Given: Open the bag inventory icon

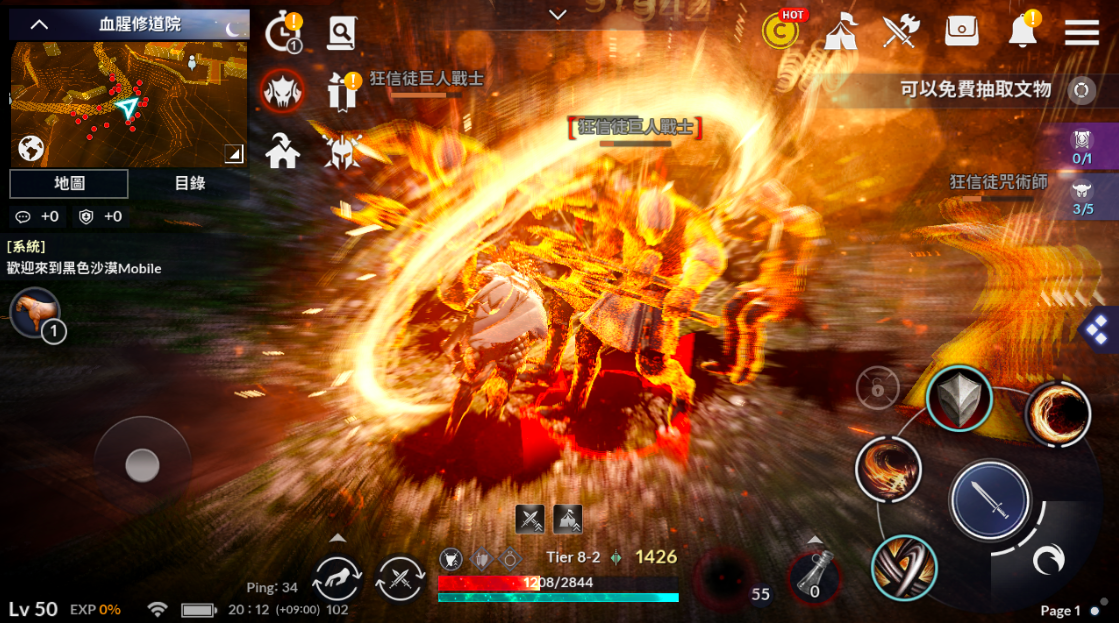Looking at the screenshot, I should pos(961,32).
